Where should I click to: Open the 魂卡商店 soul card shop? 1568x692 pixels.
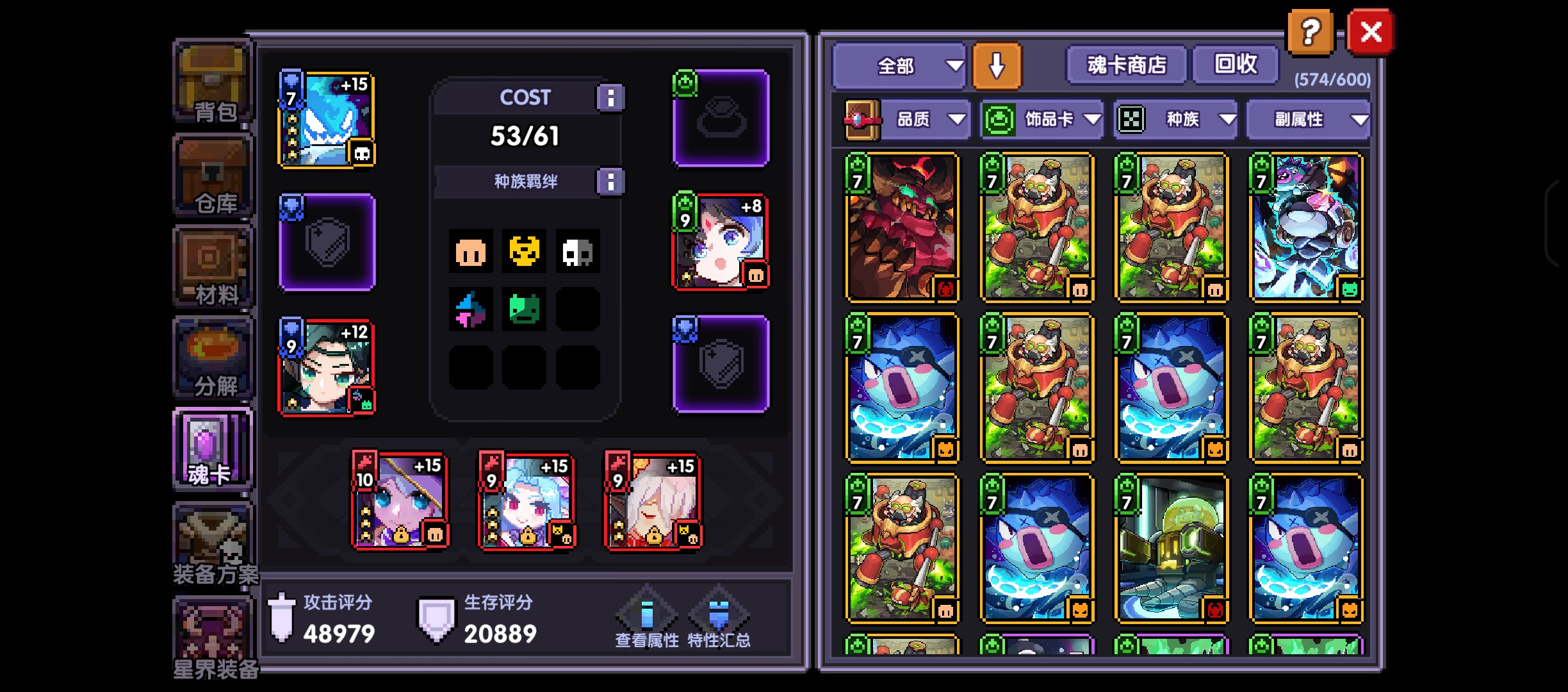[x=1126, y=65]
